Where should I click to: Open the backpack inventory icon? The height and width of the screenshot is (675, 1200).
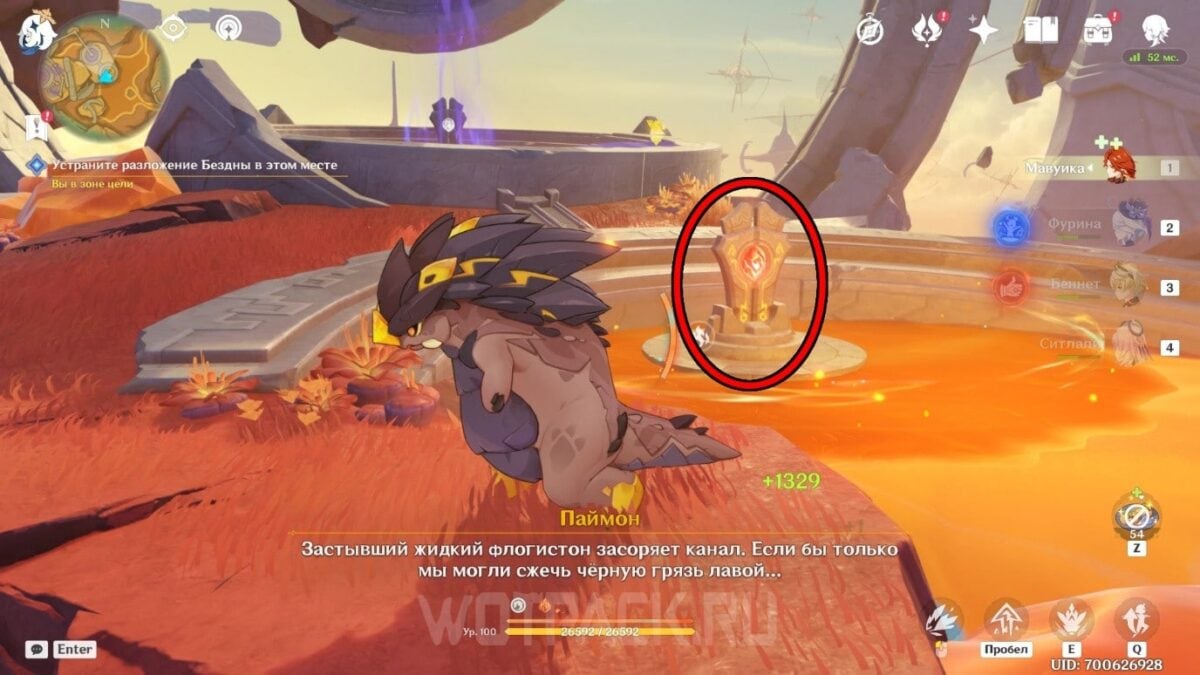[1099, 30]
